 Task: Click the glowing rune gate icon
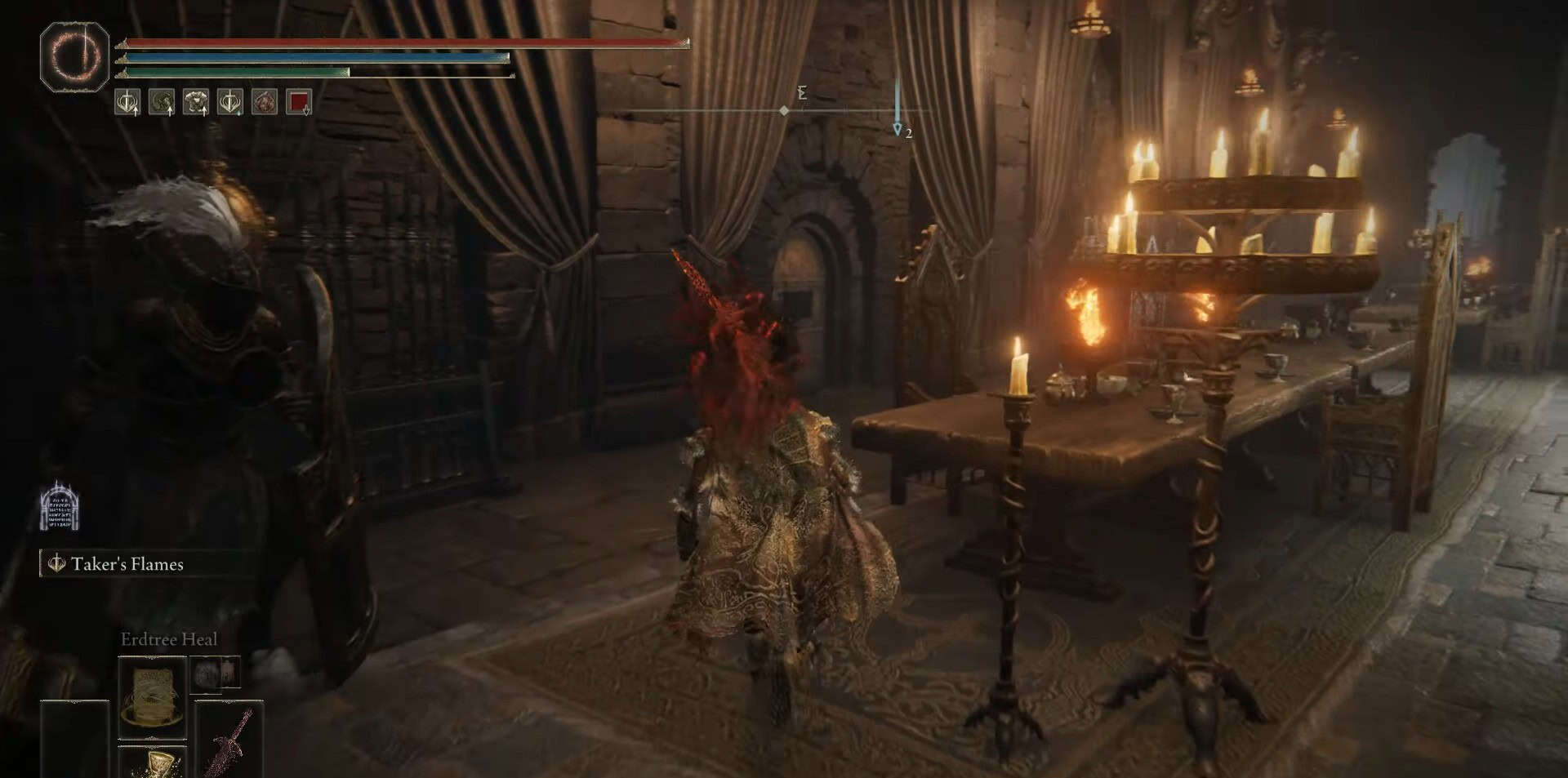coord(59,506)
